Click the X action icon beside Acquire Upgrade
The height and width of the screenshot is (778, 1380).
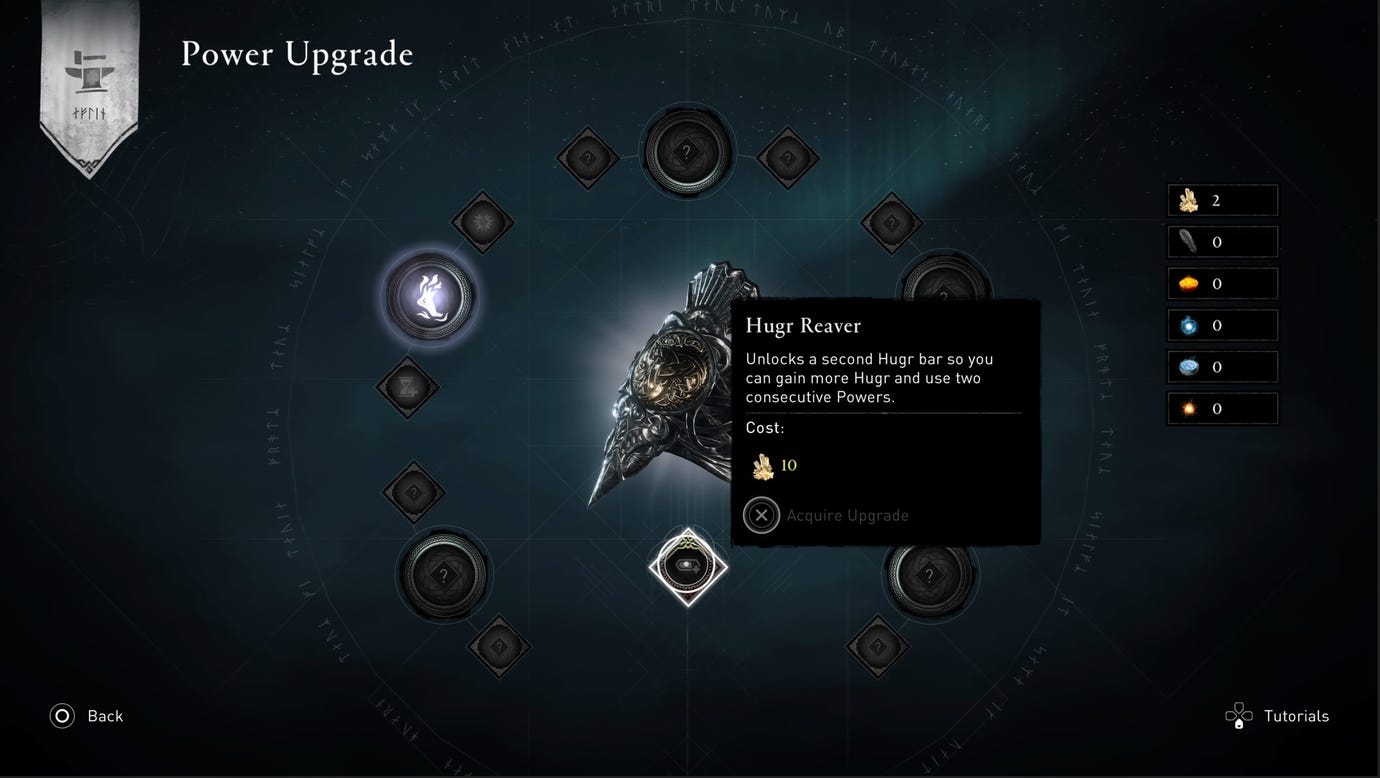761,515
